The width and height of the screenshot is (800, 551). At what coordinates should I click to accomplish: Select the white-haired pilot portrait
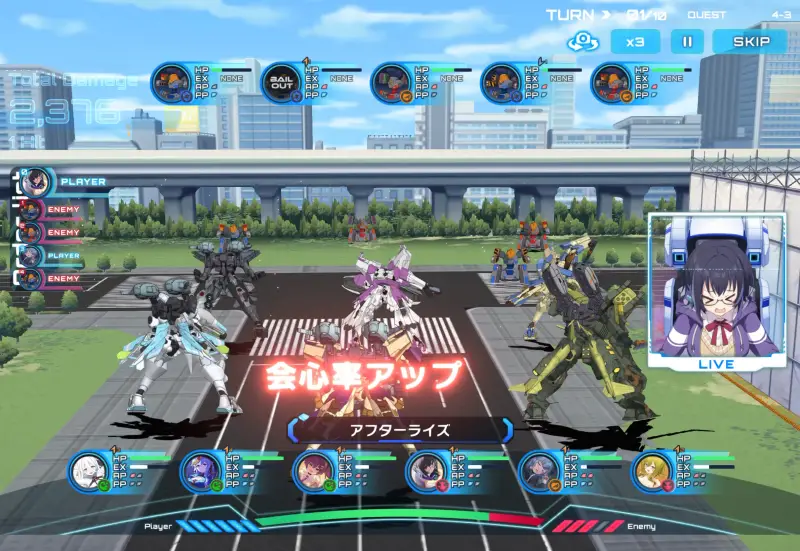point(89,472)
